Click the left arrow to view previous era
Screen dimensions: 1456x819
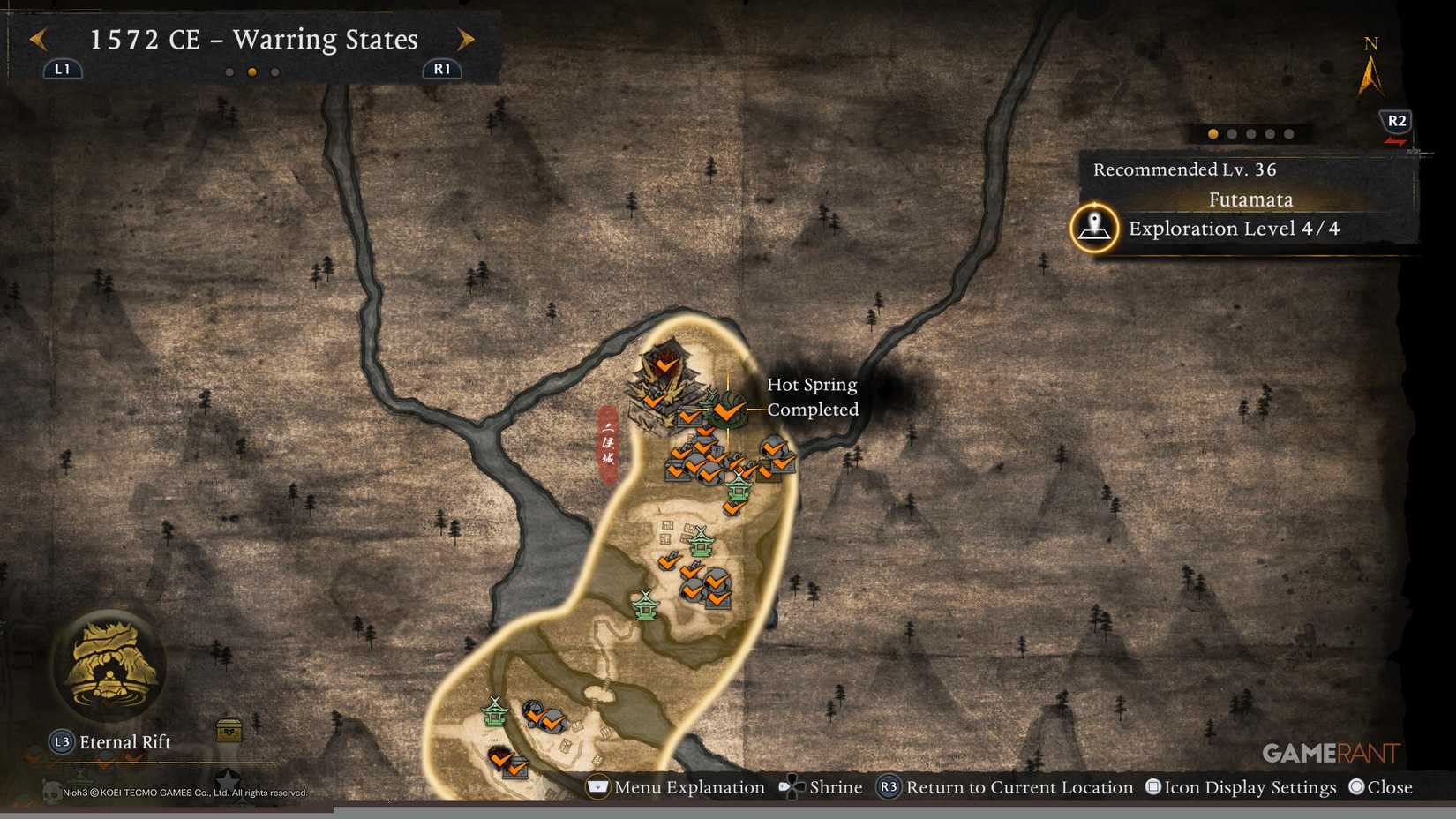point(36,39)
